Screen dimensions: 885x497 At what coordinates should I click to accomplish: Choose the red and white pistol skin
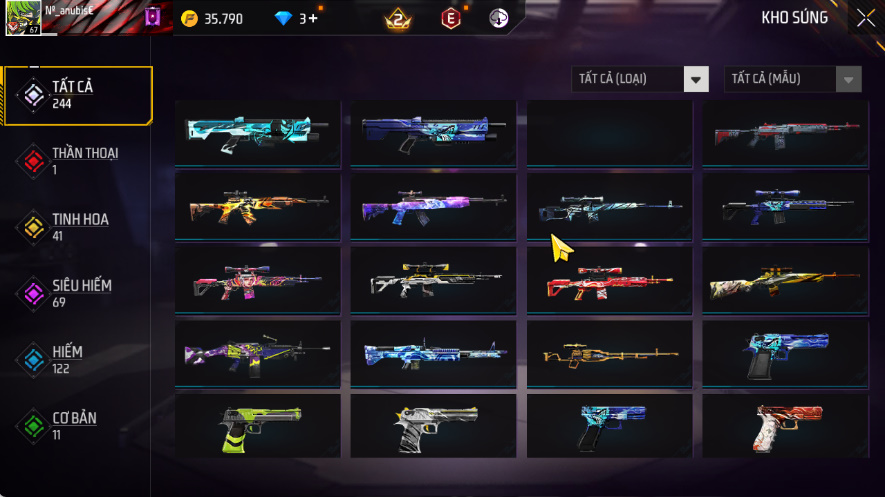pos(784,426)
